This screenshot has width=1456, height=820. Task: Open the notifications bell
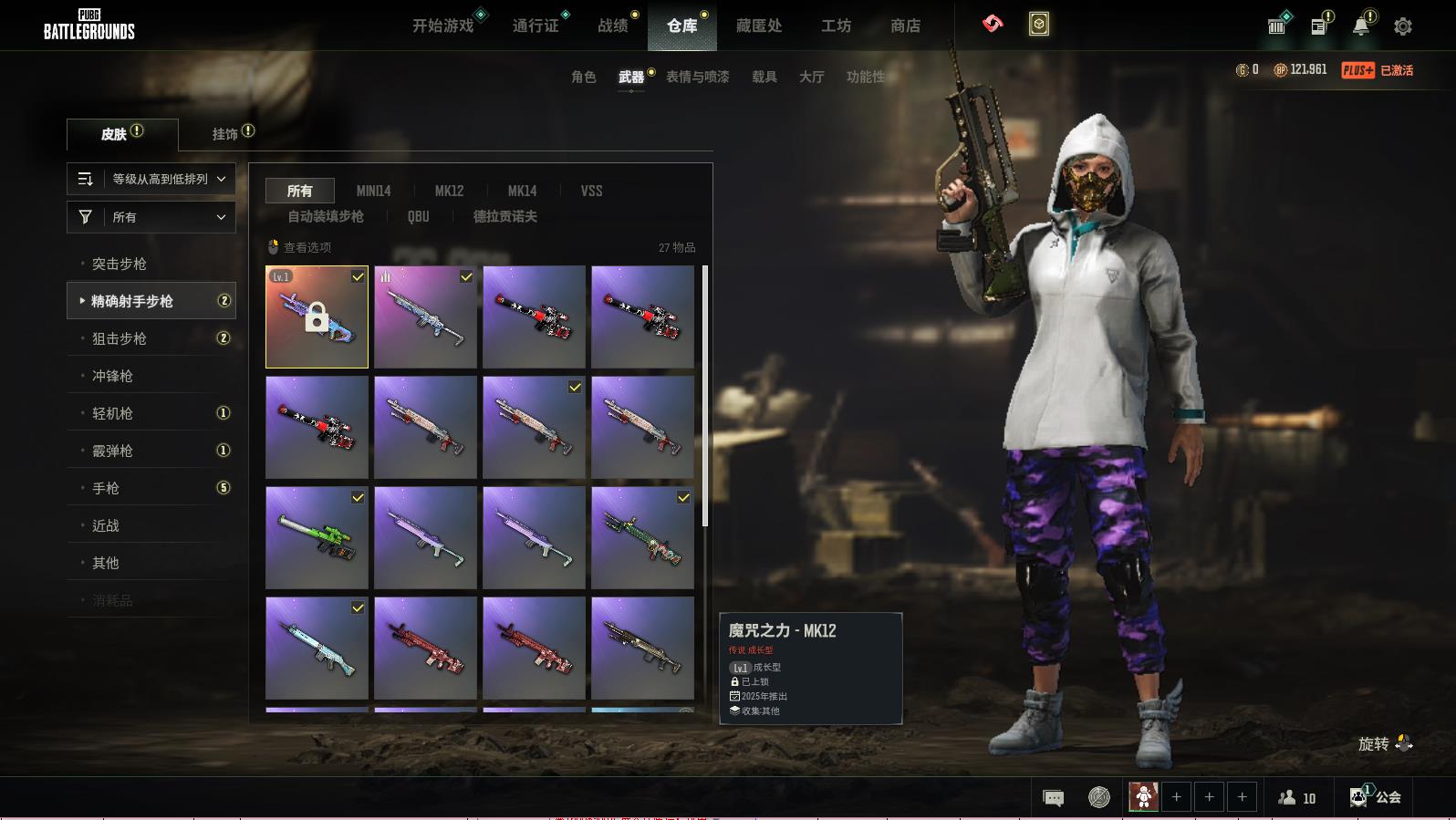coord(1361,26)
